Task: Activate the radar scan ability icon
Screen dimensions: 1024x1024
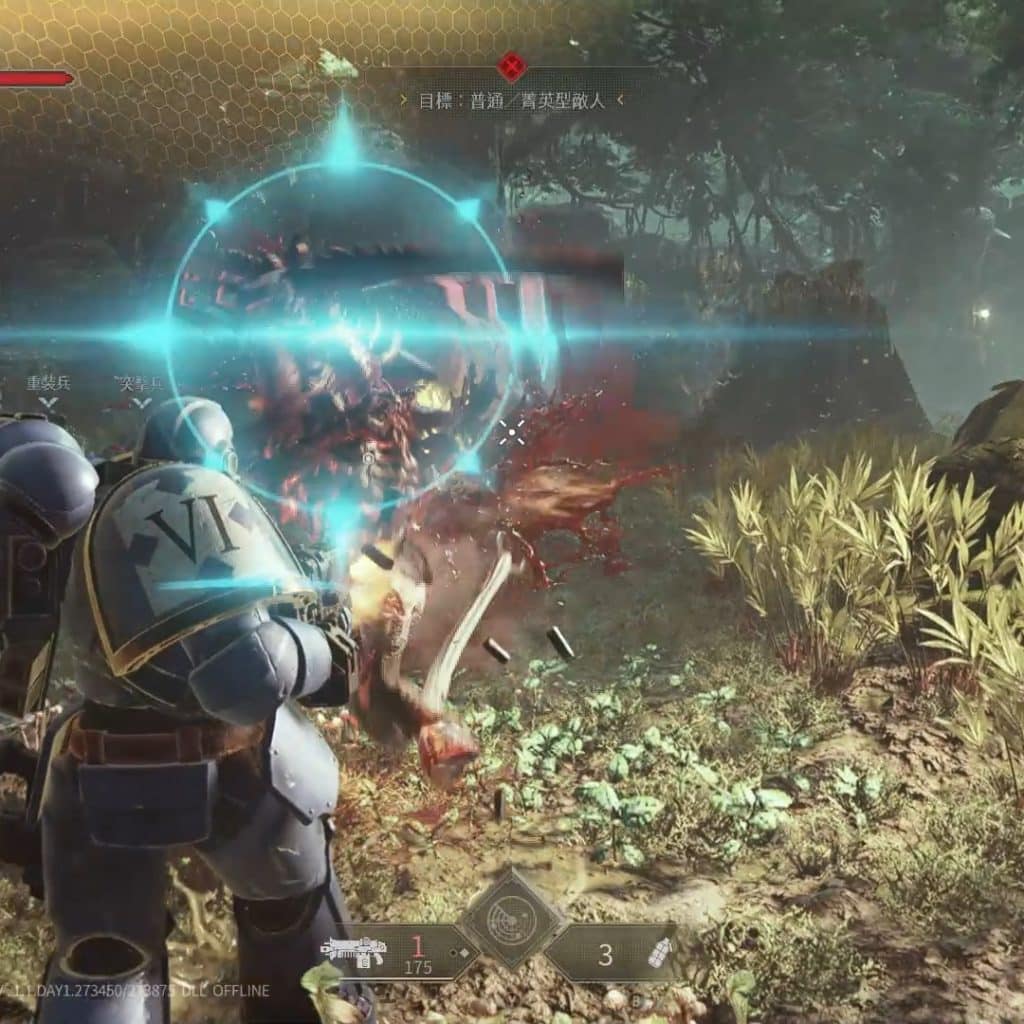Action: tap(511, 918)
